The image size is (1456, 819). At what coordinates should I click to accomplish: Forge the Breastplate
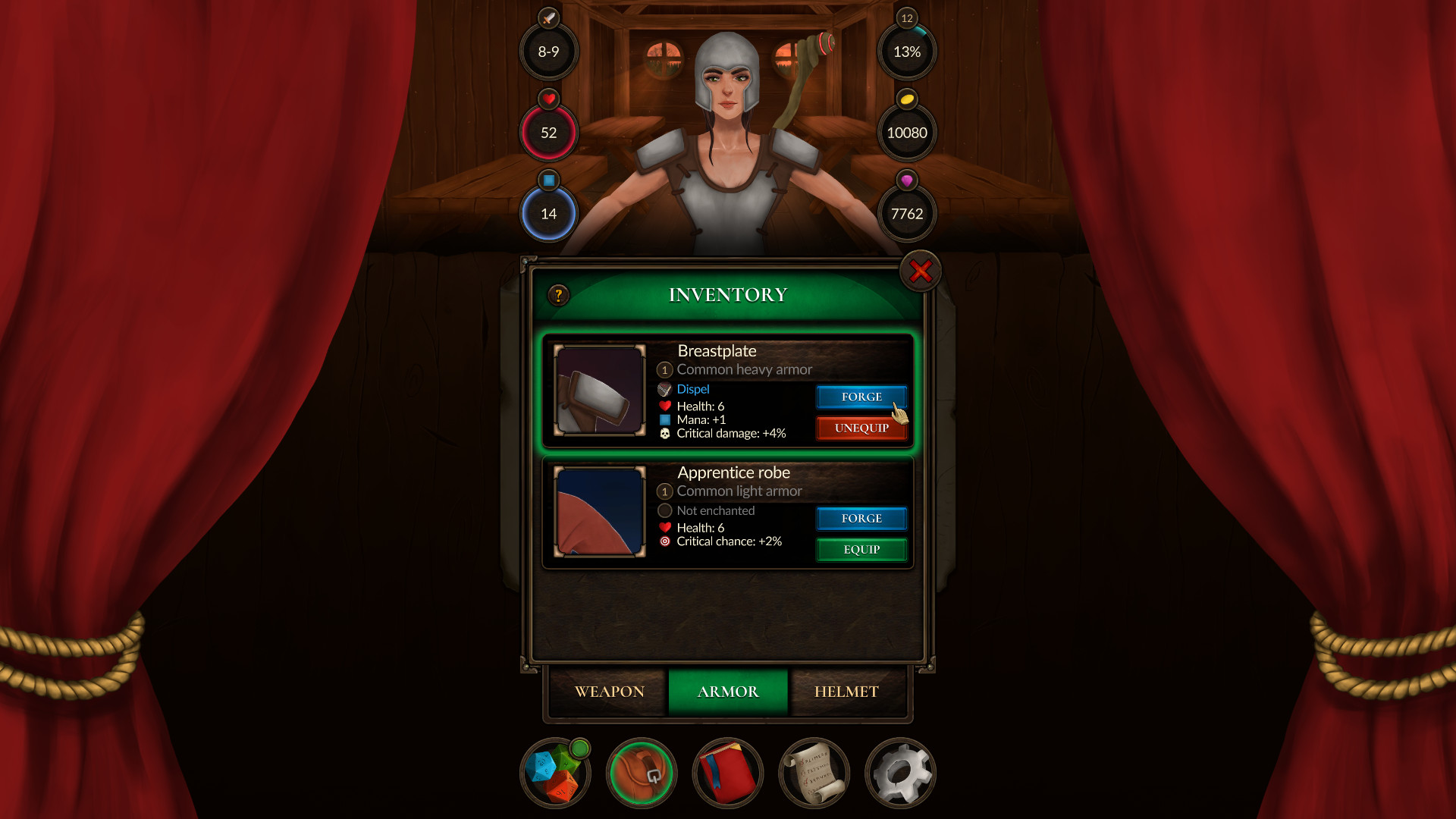(x=861, y=397)
